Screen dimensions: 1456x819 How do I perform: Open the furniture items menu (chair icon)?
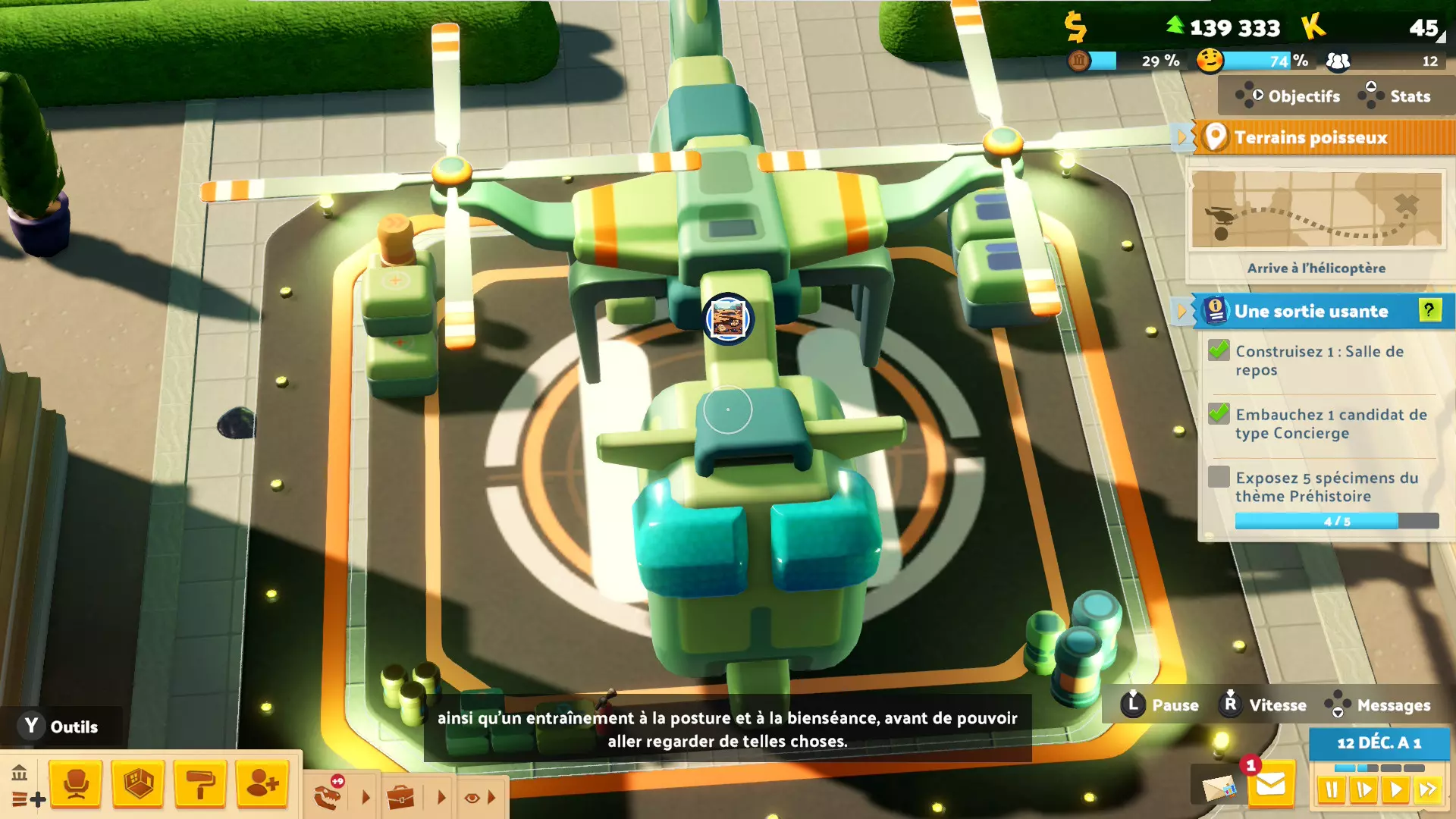pos(76,783)
